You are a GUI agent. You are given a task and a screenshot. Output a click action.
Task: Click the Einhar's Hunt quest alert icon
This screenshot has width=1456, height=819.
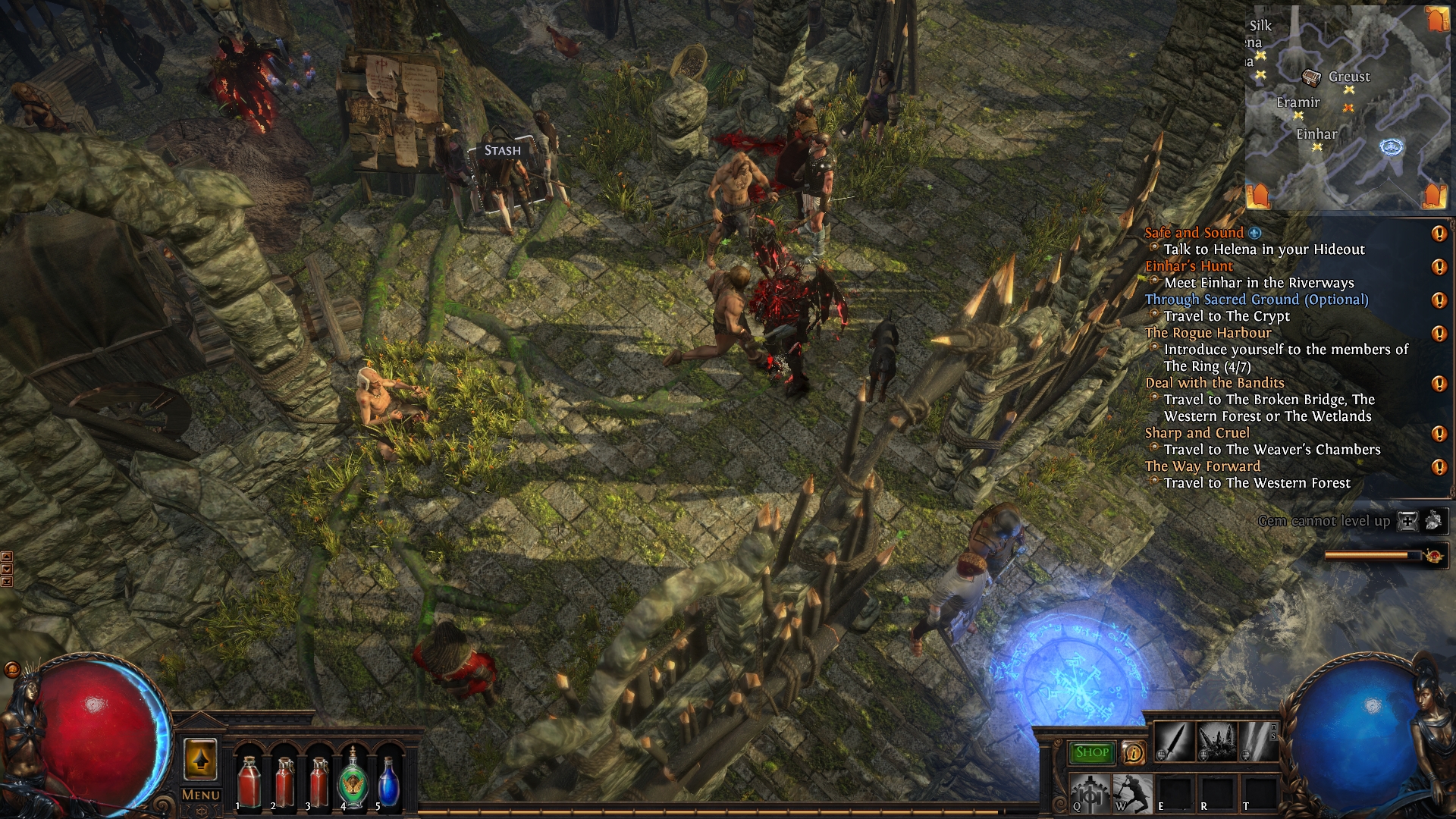click(1438, 267)
